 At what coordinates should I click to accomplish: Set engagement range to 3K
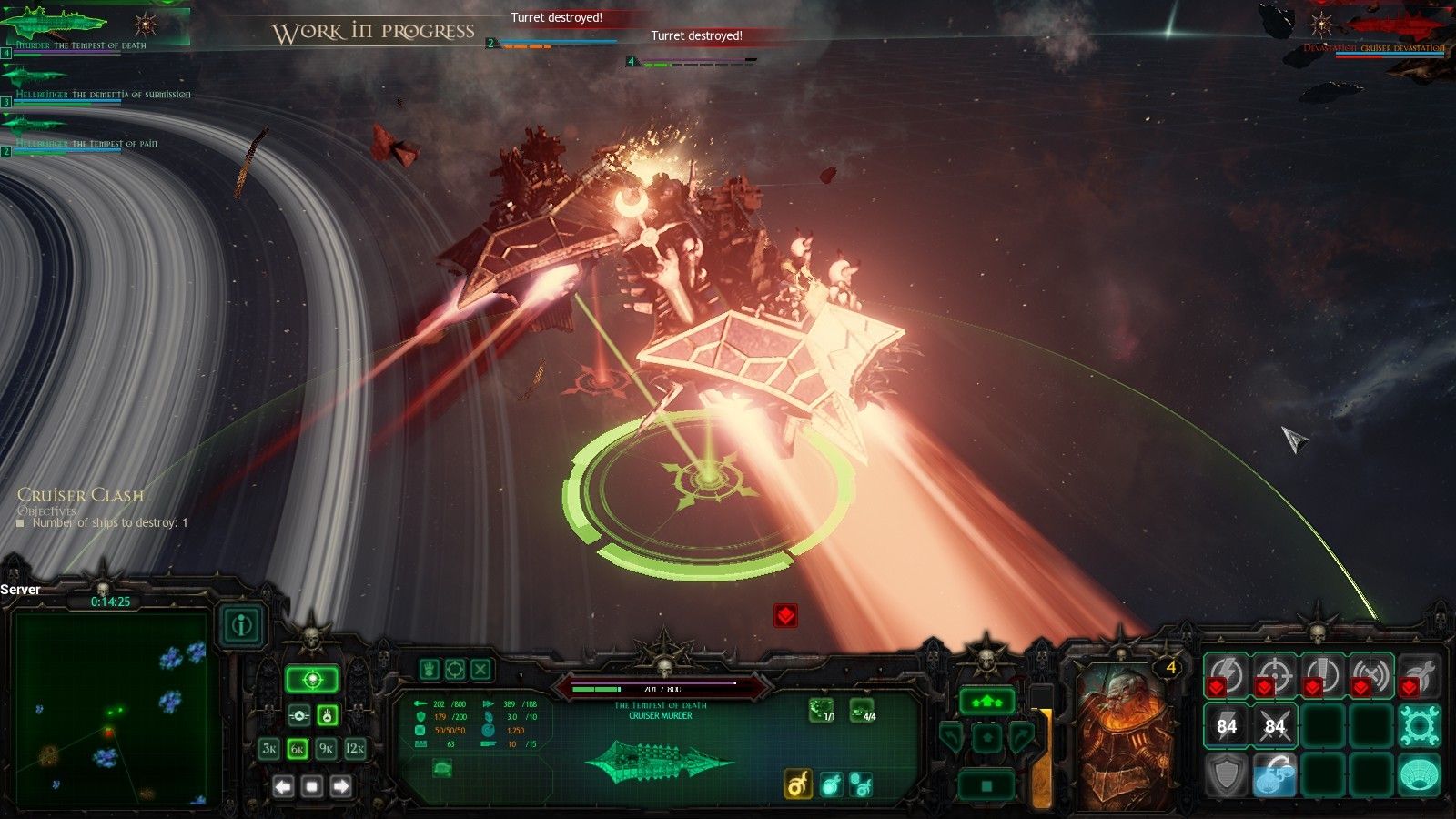tap(268, 749)
